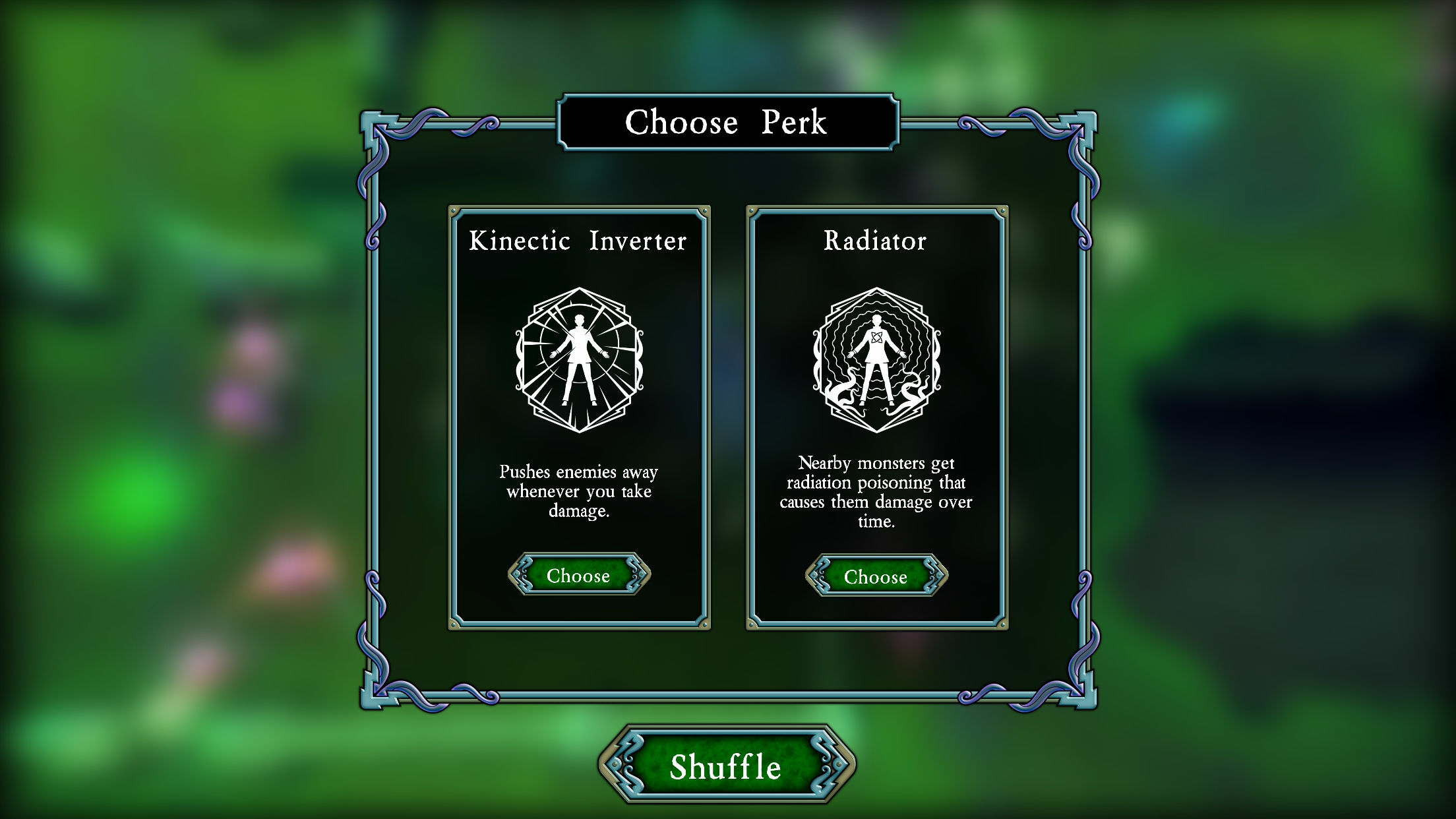Viewport: 1456px width, 819px height.
Task: Select the Radiator card title
Action: 875,241
